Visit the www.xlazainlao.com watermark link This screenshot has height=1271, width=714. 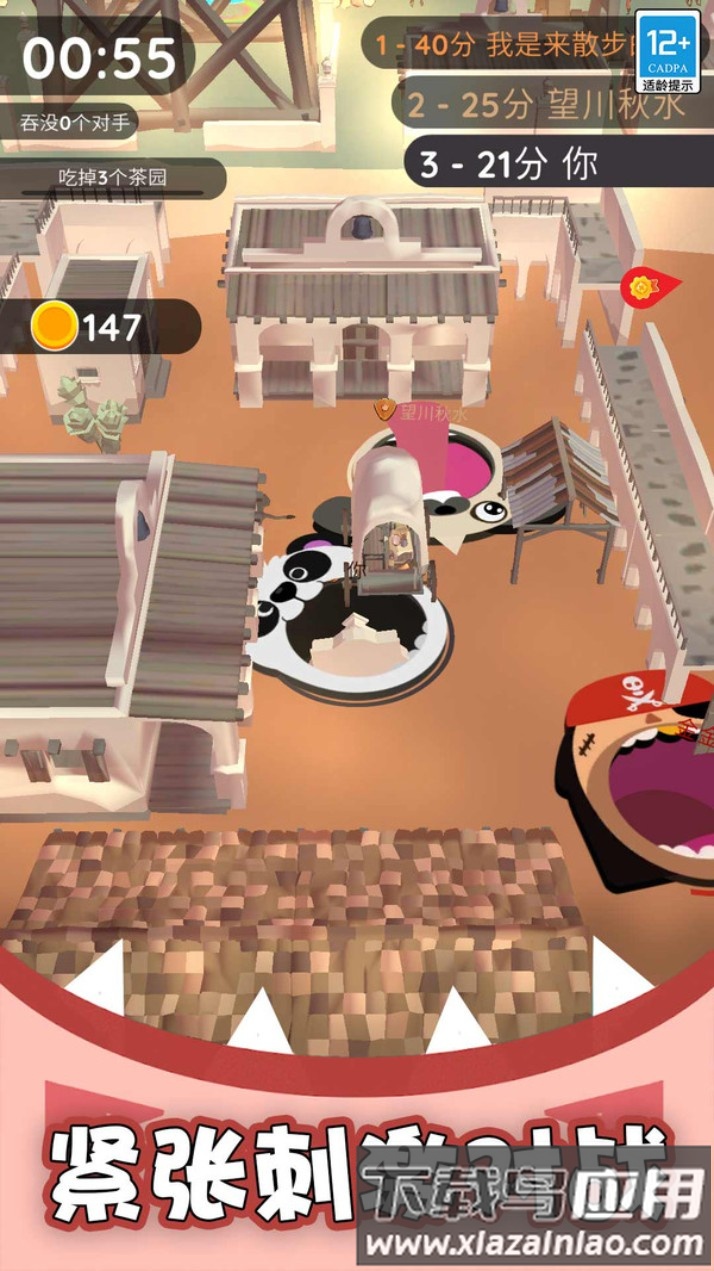coord(535,1243)
